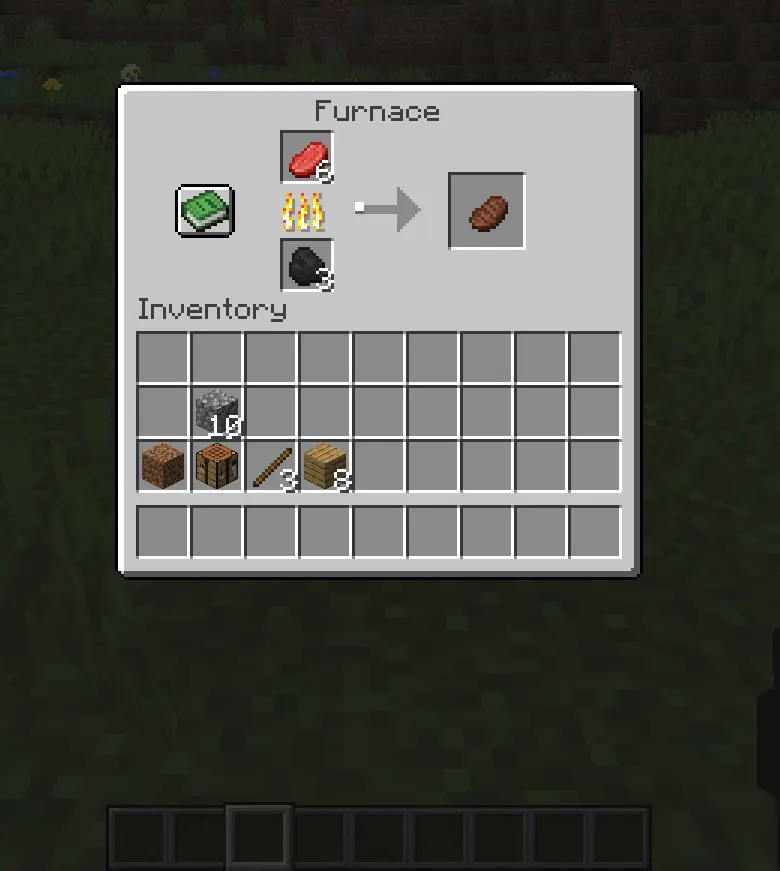
Task: Select the oak planks stack
Action: [324, 466]
